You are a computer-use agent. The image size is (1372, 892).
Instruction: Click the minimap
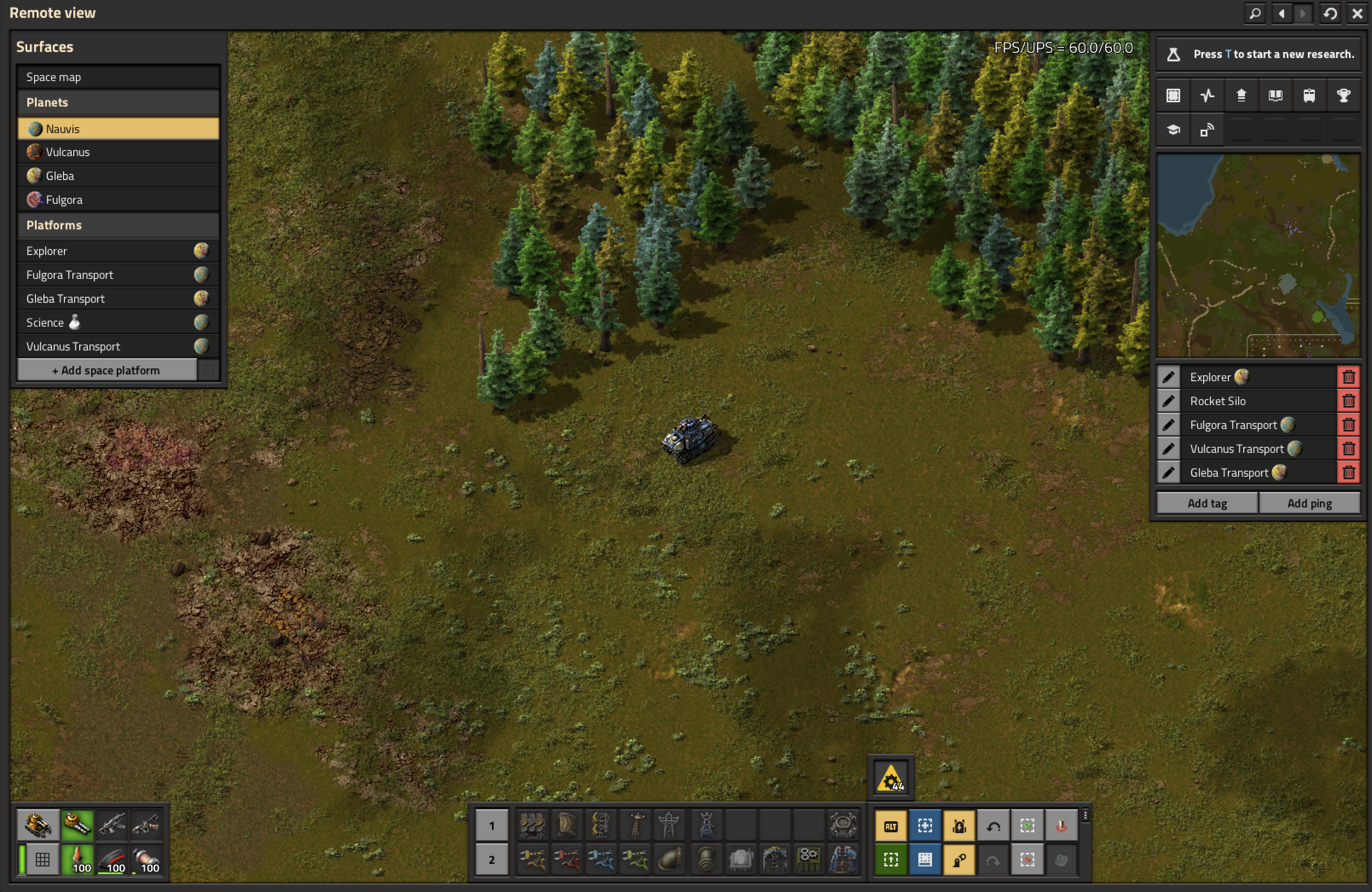(x=1258, y=255)
